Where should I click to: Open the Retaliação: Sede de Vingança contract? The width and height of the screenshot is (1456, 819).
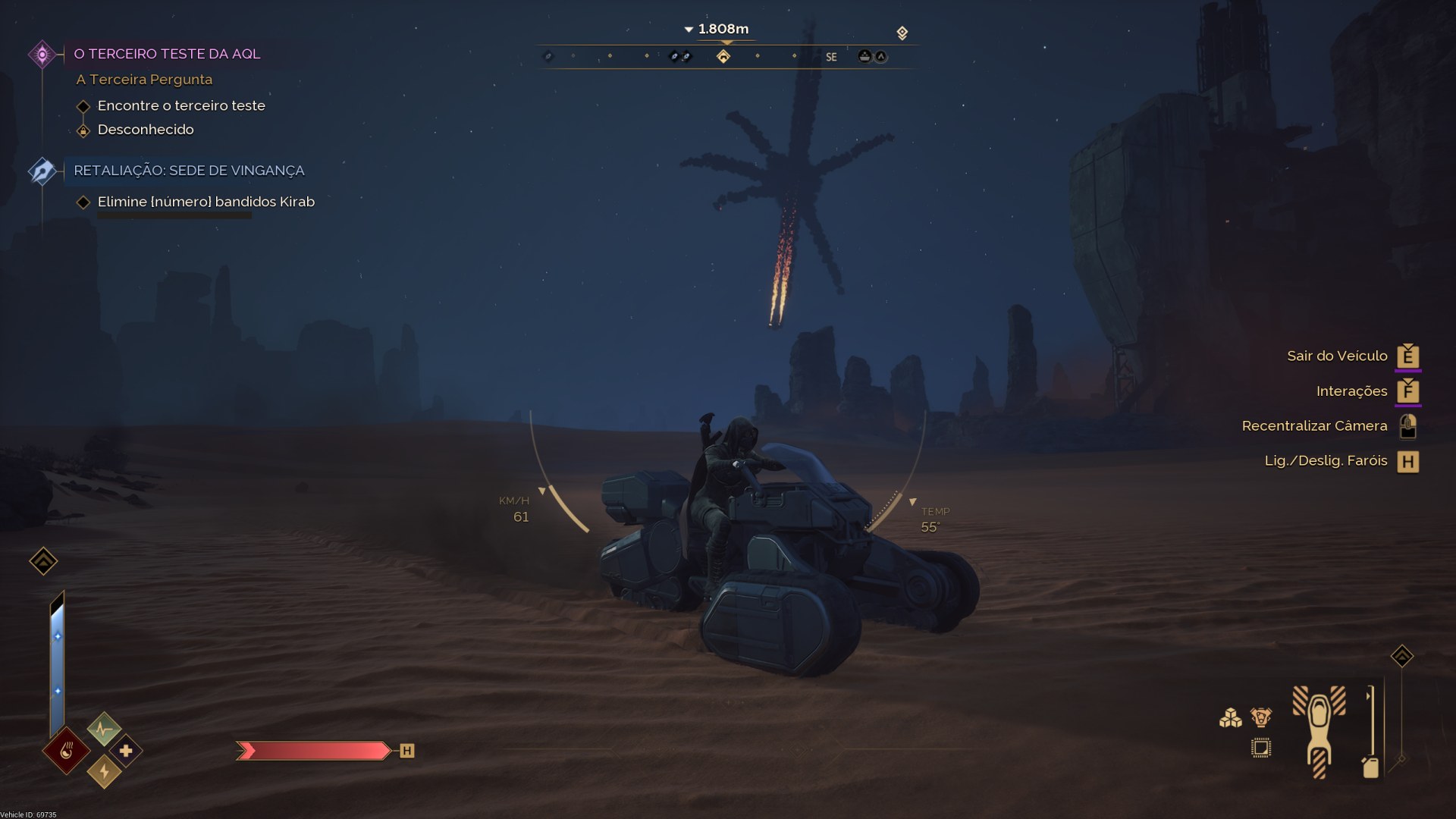point(188,171)
